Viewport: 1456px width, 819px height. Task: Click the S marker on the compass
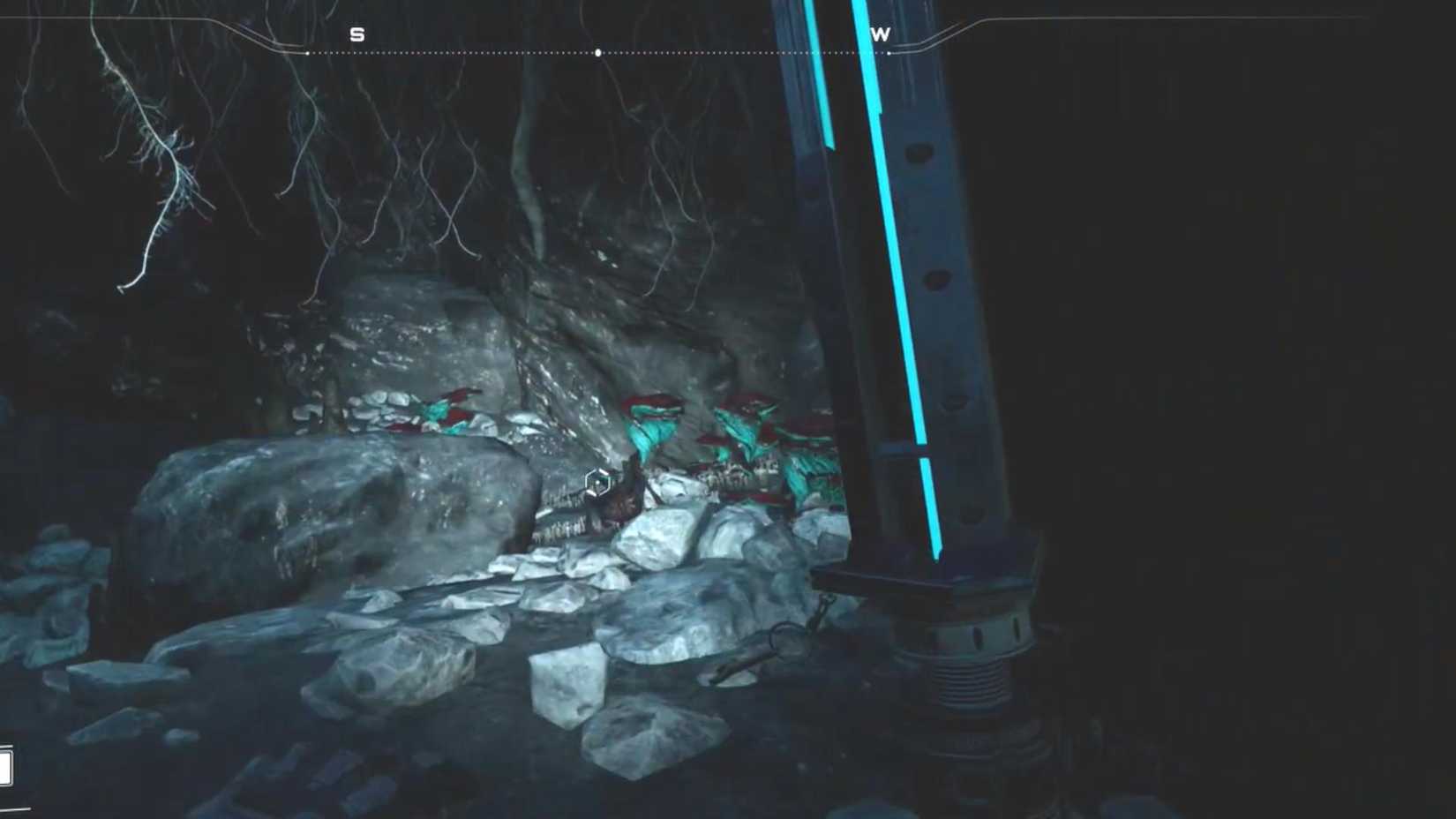click(x=358, y=34)
